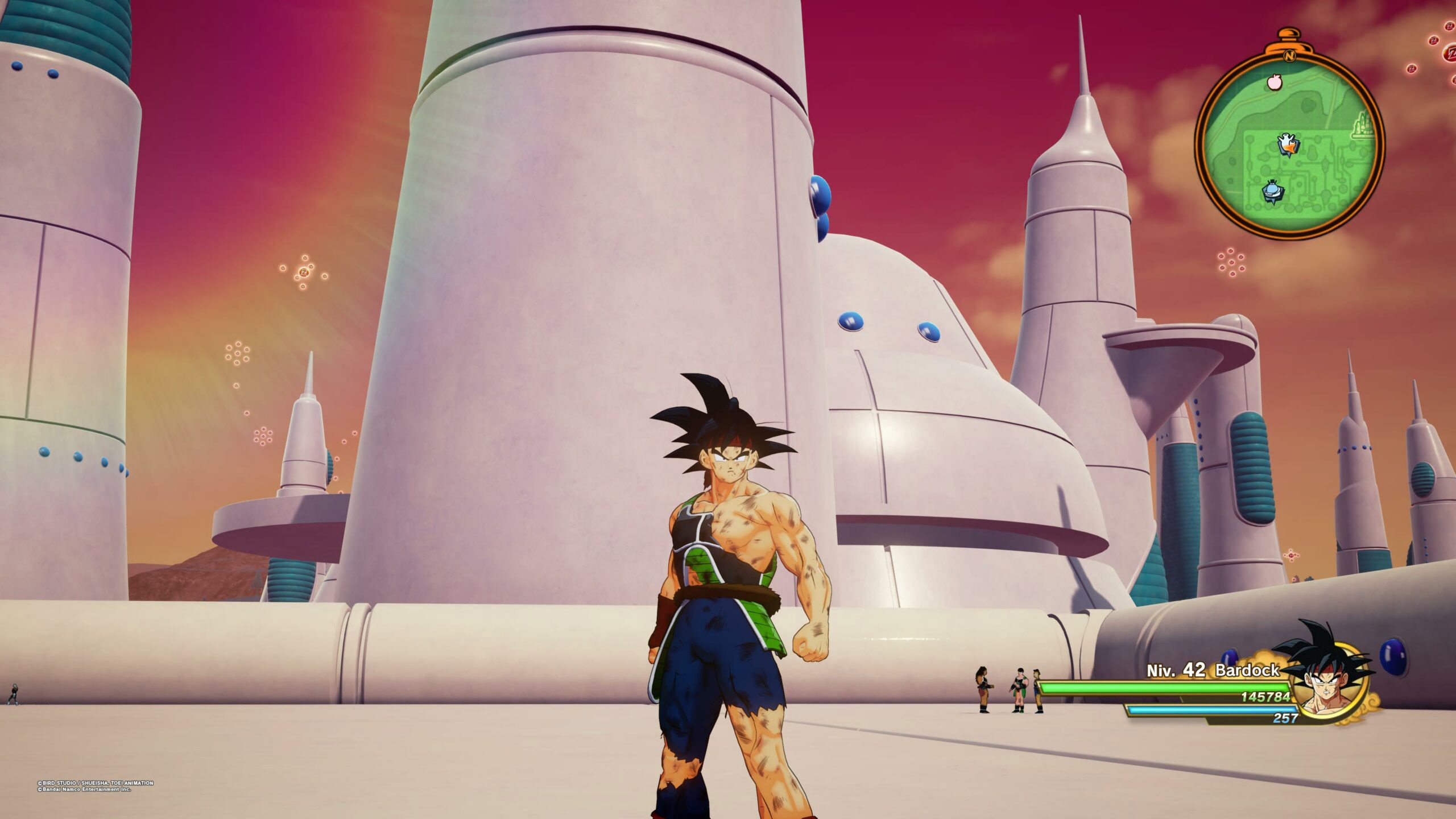
Task: Choose the blue dome marker on minimap
Action: point(1272,191)
